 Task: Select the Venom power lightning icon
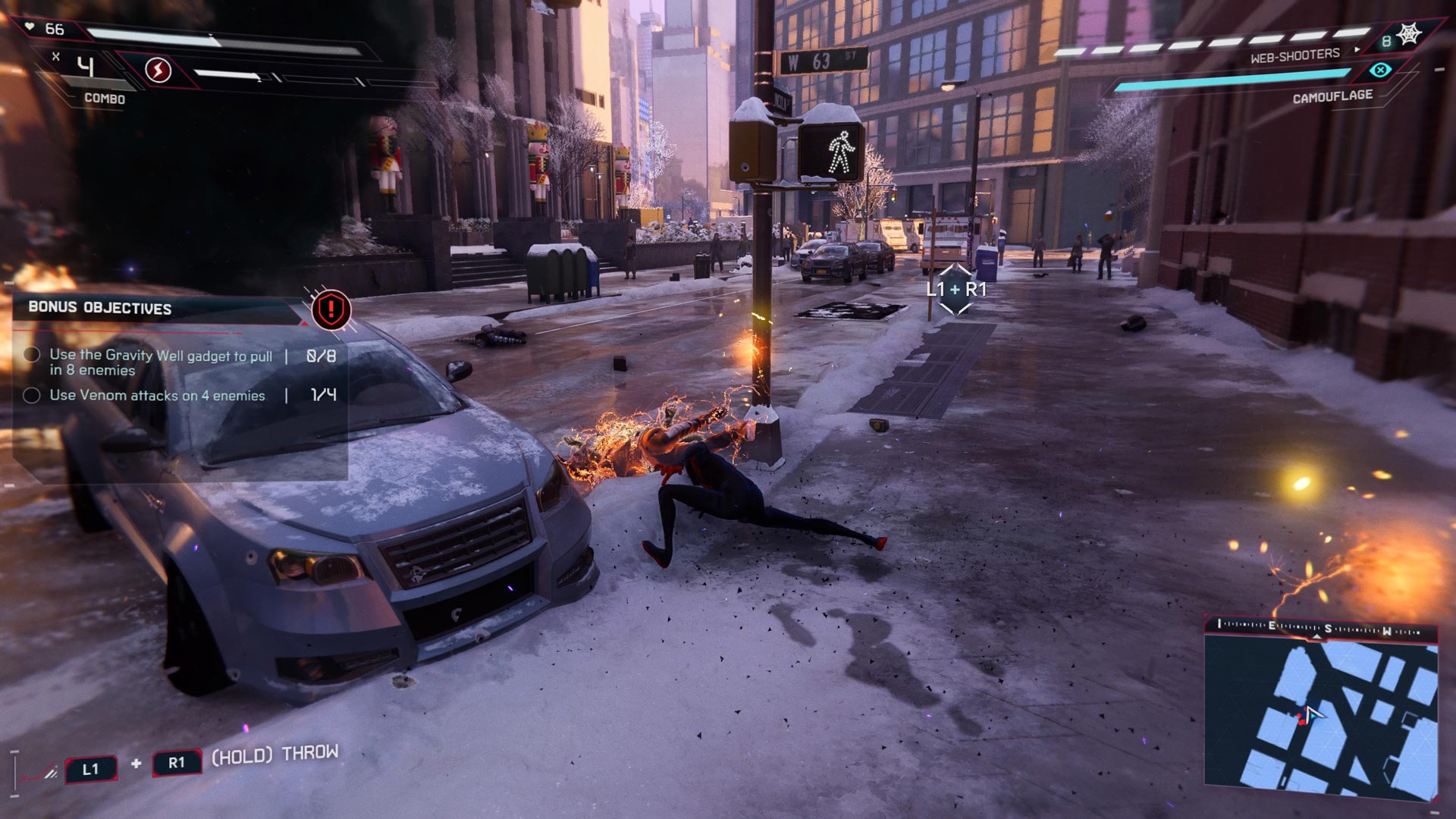pos(158,71)
